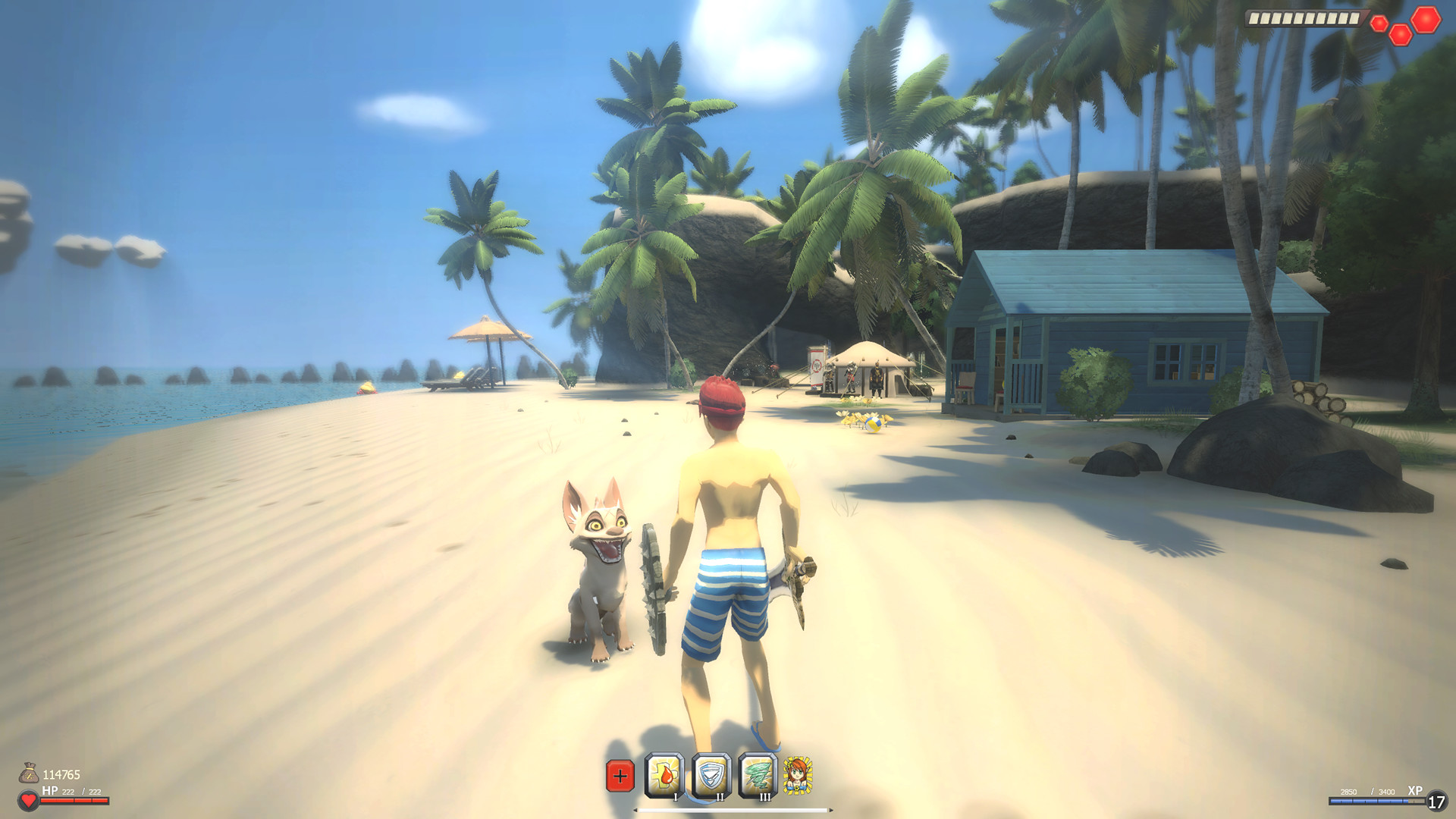Screen dimensions: 1456x819
Task: Activate the Regeneration skill in slot I
Action: [663, 773]
